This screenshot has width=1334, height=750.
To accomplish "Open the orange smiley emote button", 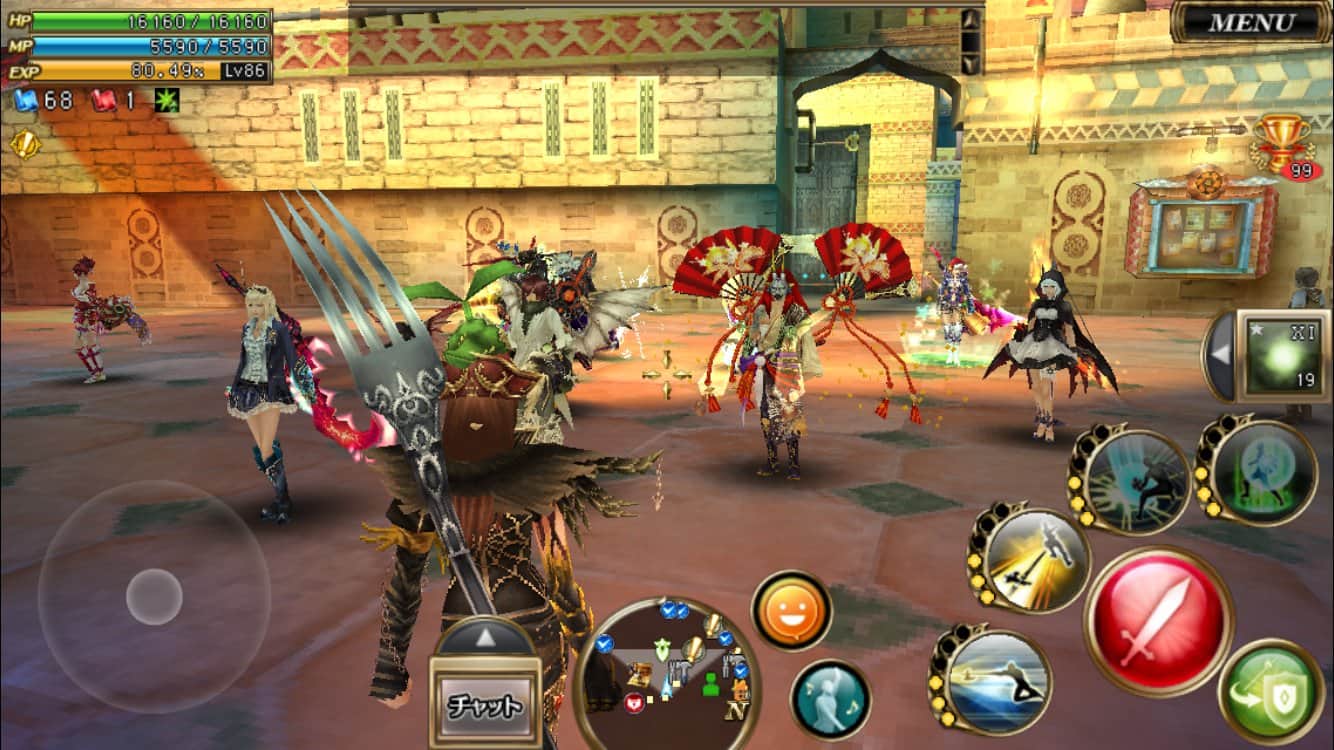I will pyautogui.click(x=792, y=611).
